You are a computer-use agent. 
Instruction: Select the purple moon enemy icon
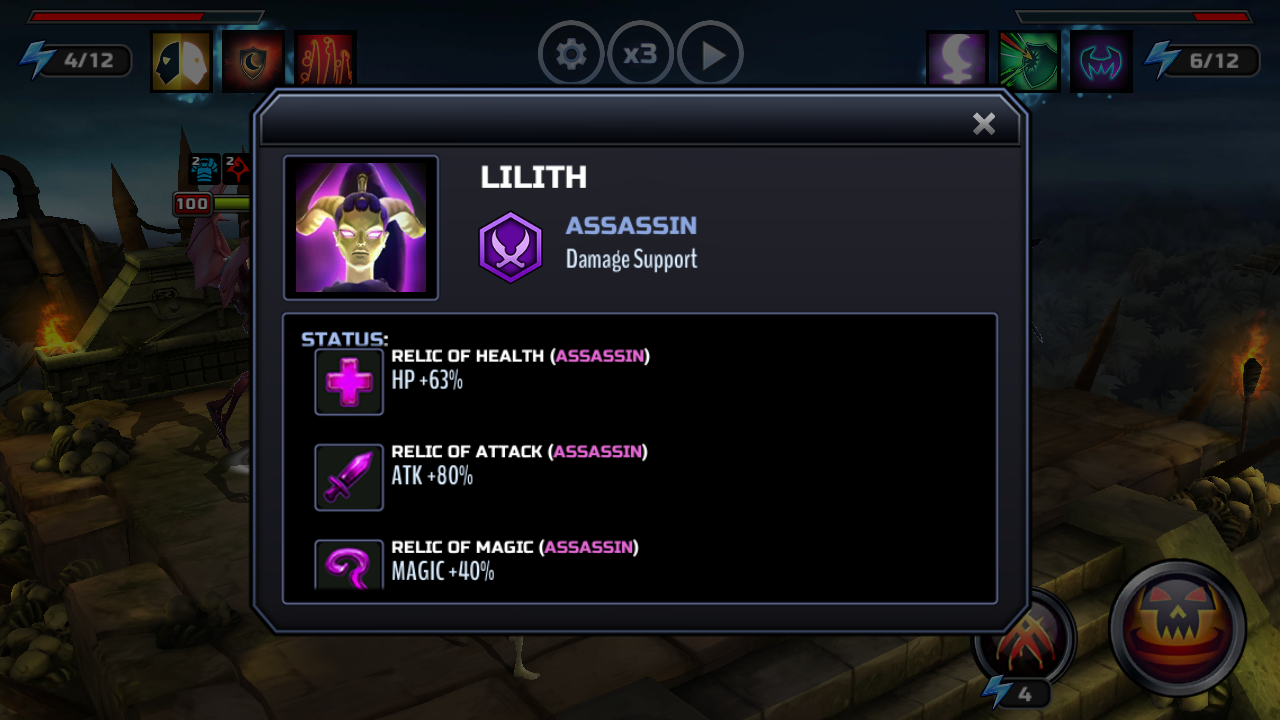[957, 62]
